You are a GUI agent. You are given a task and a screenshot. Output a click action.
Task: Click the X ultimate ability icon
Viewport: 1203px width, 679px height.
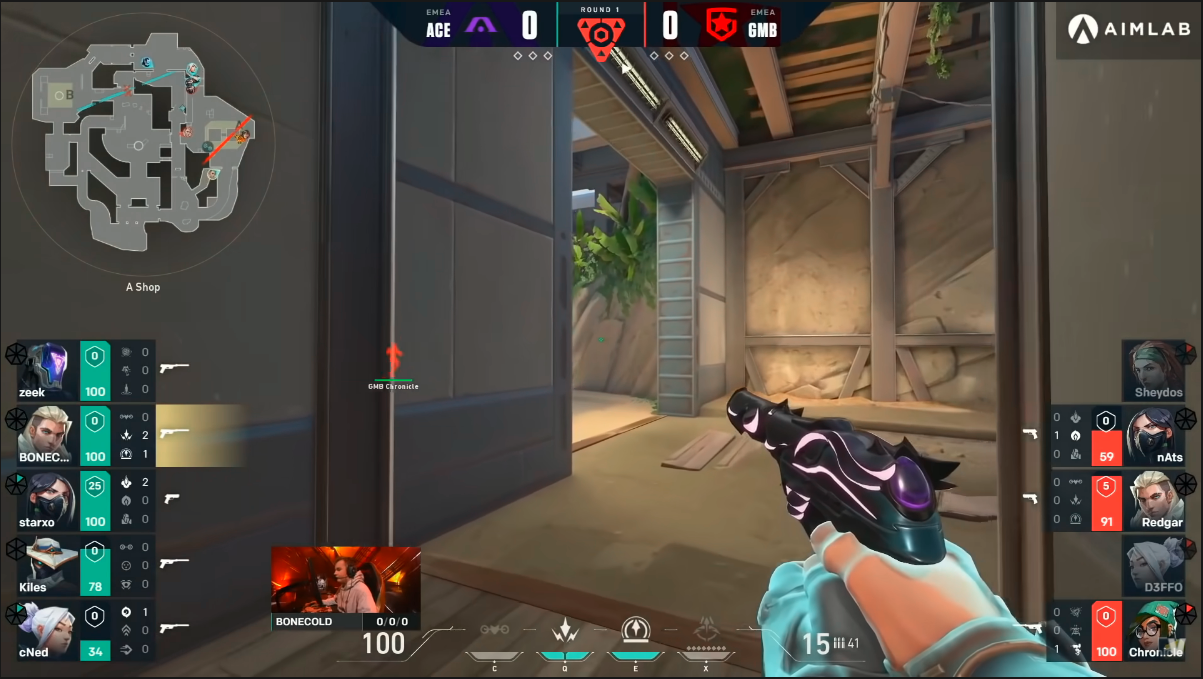[x=706, y=632]
